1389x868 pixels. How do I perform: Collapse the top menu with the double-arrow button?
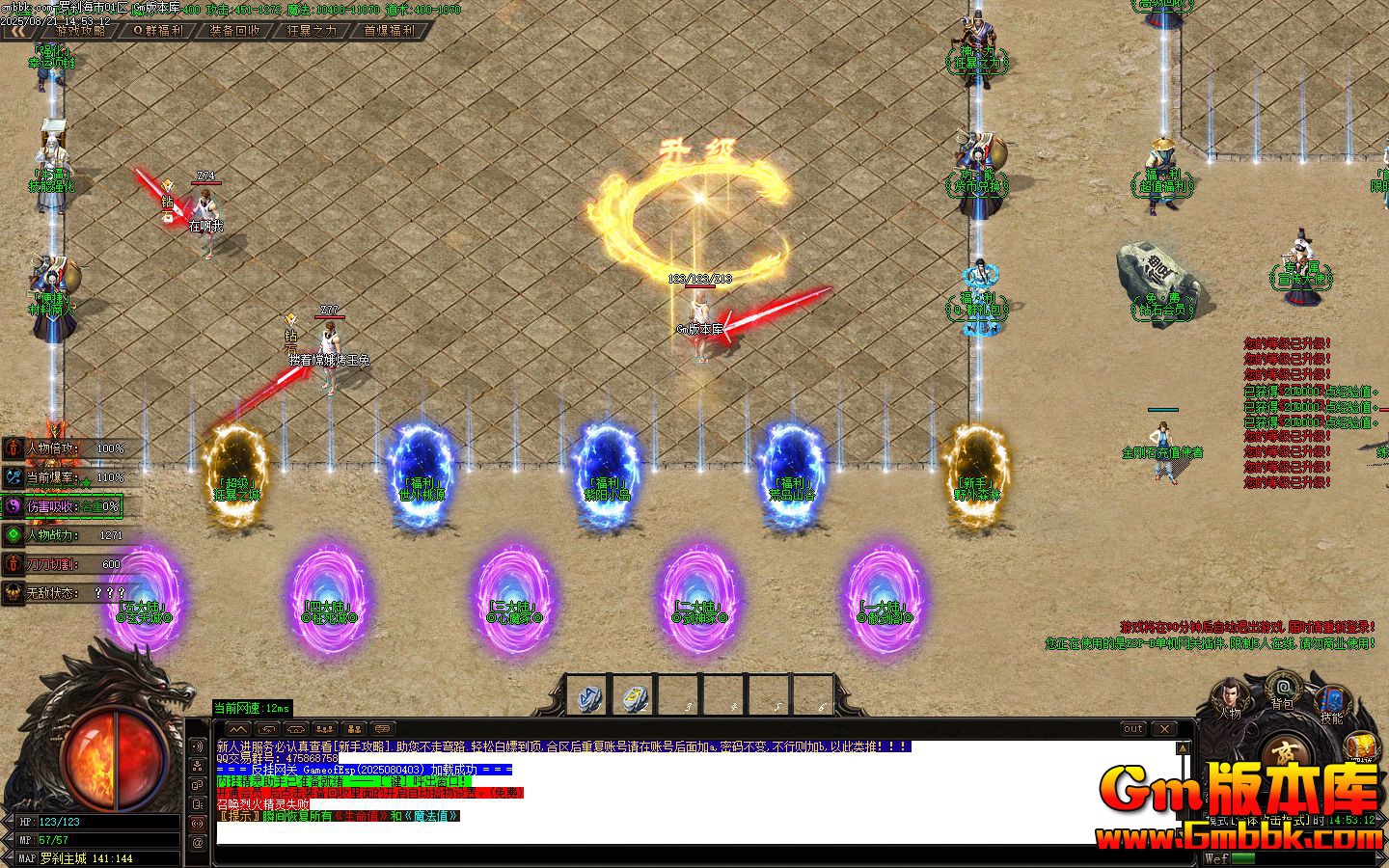17,31
